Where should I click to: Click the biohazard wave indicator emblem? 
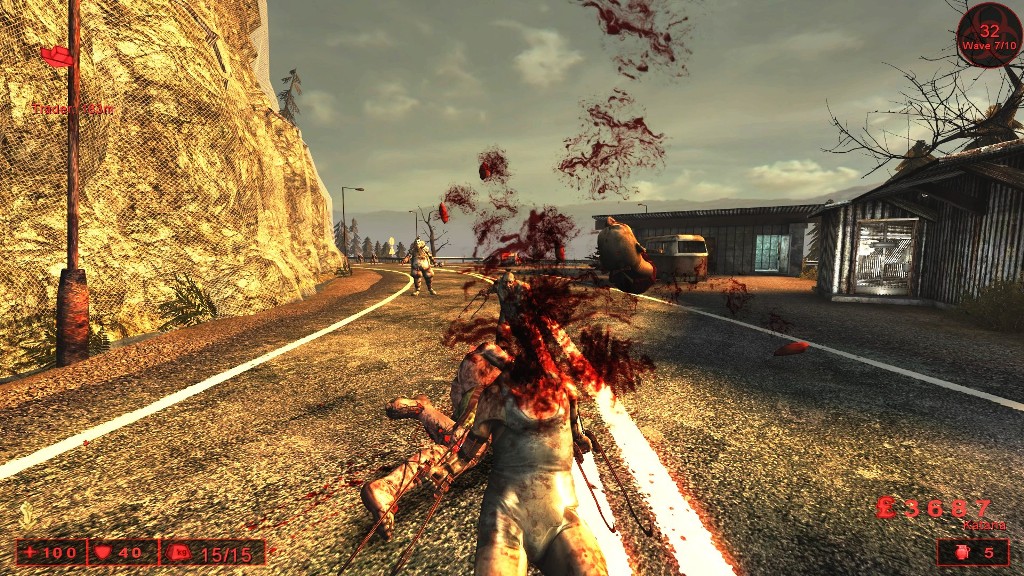[x=989, y=36]
